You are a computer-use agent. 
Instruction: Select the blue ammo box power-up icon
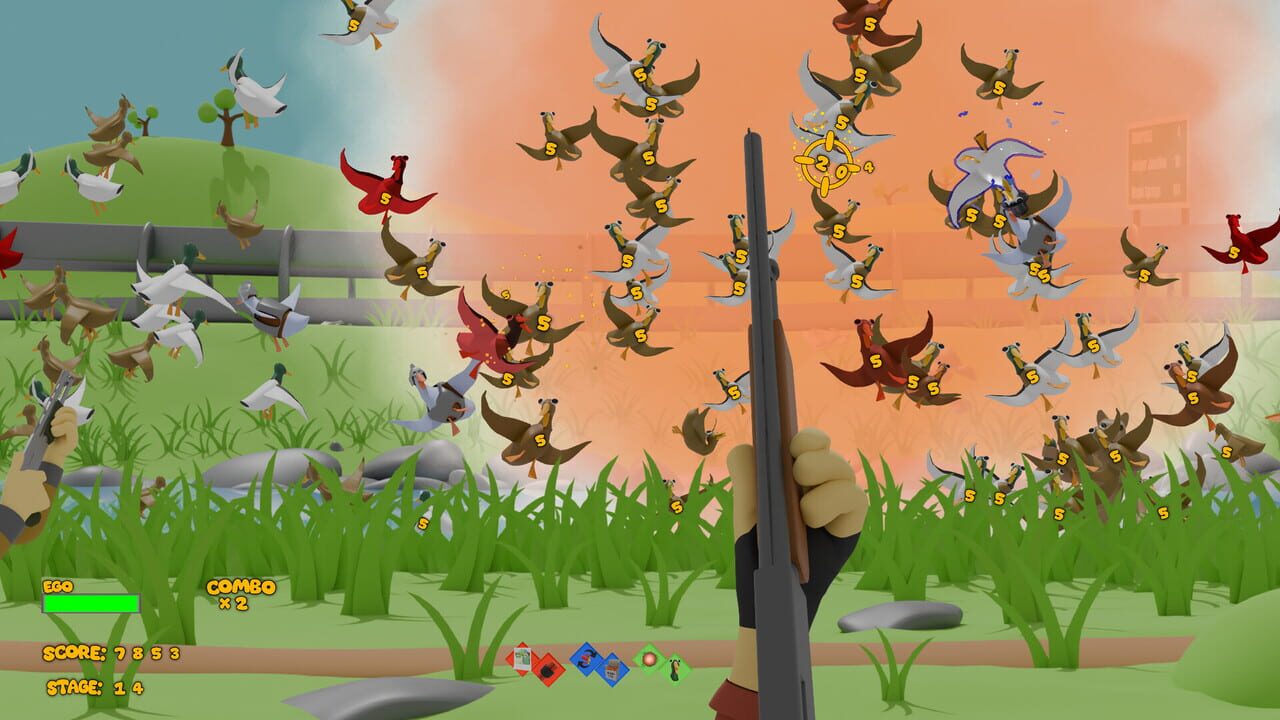pos(612,668)
